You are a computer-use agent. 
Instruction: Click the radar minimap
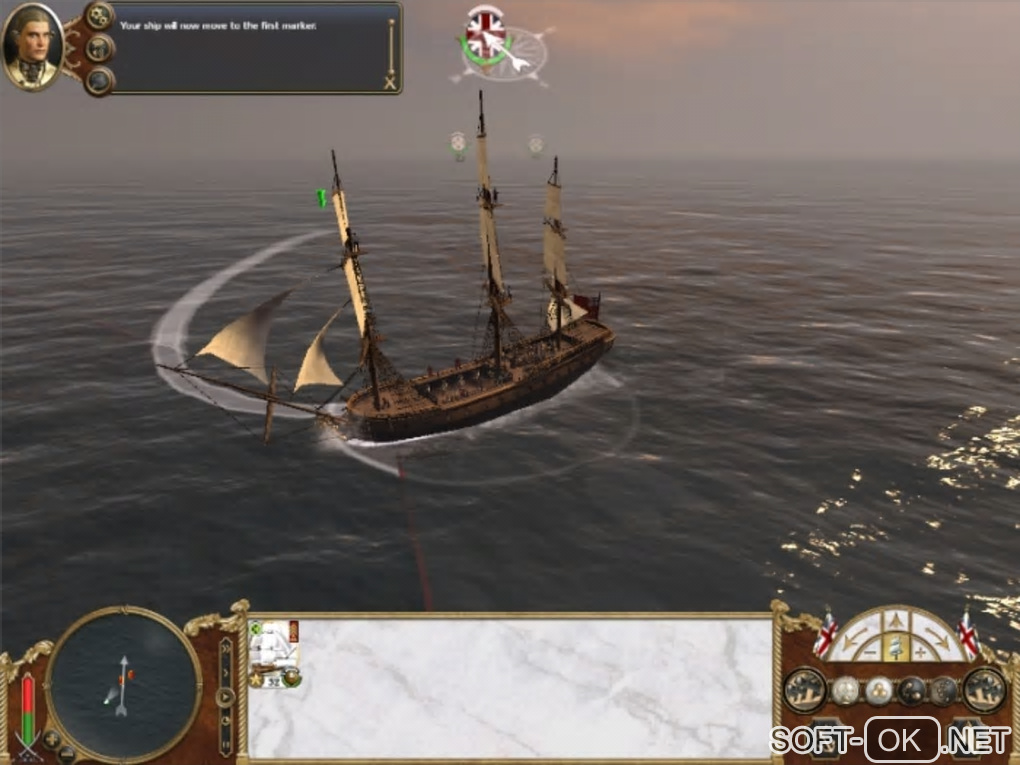point(123,684)
